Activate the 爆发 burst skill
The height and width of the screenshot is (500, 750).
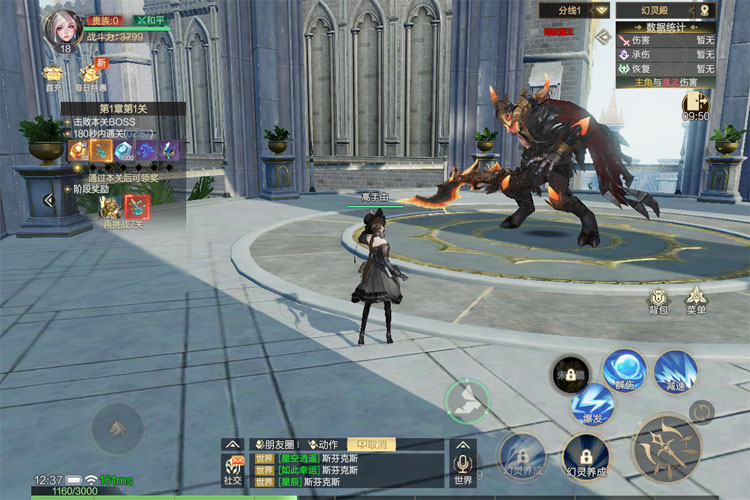click(591, 402)
